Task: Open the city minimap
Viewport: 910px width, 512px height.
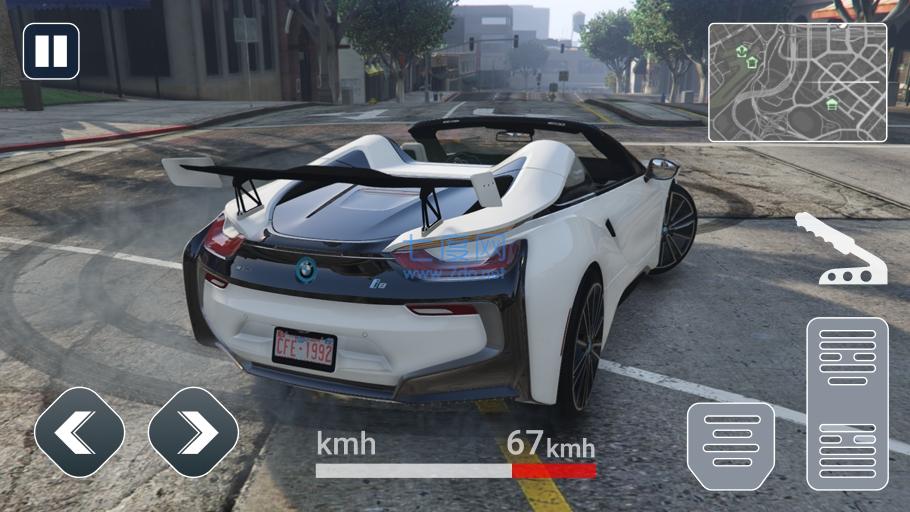Action: (x=797, y=82)
